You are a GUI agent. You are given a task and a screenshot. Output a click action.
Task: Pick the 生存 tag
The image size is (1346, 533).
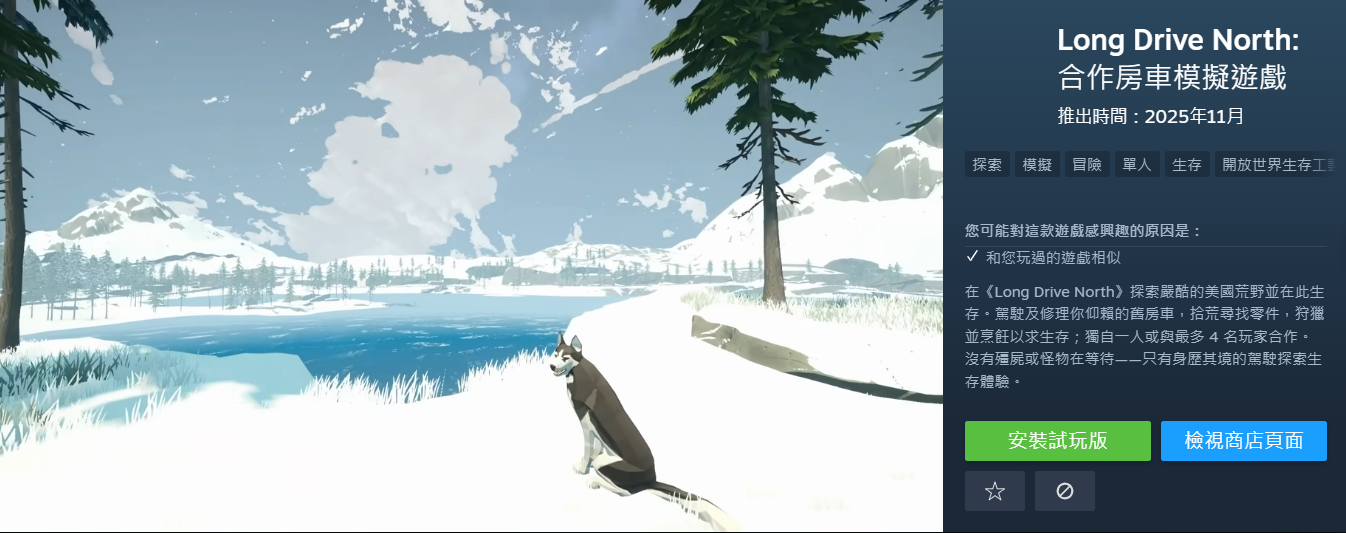(1187, 165)
